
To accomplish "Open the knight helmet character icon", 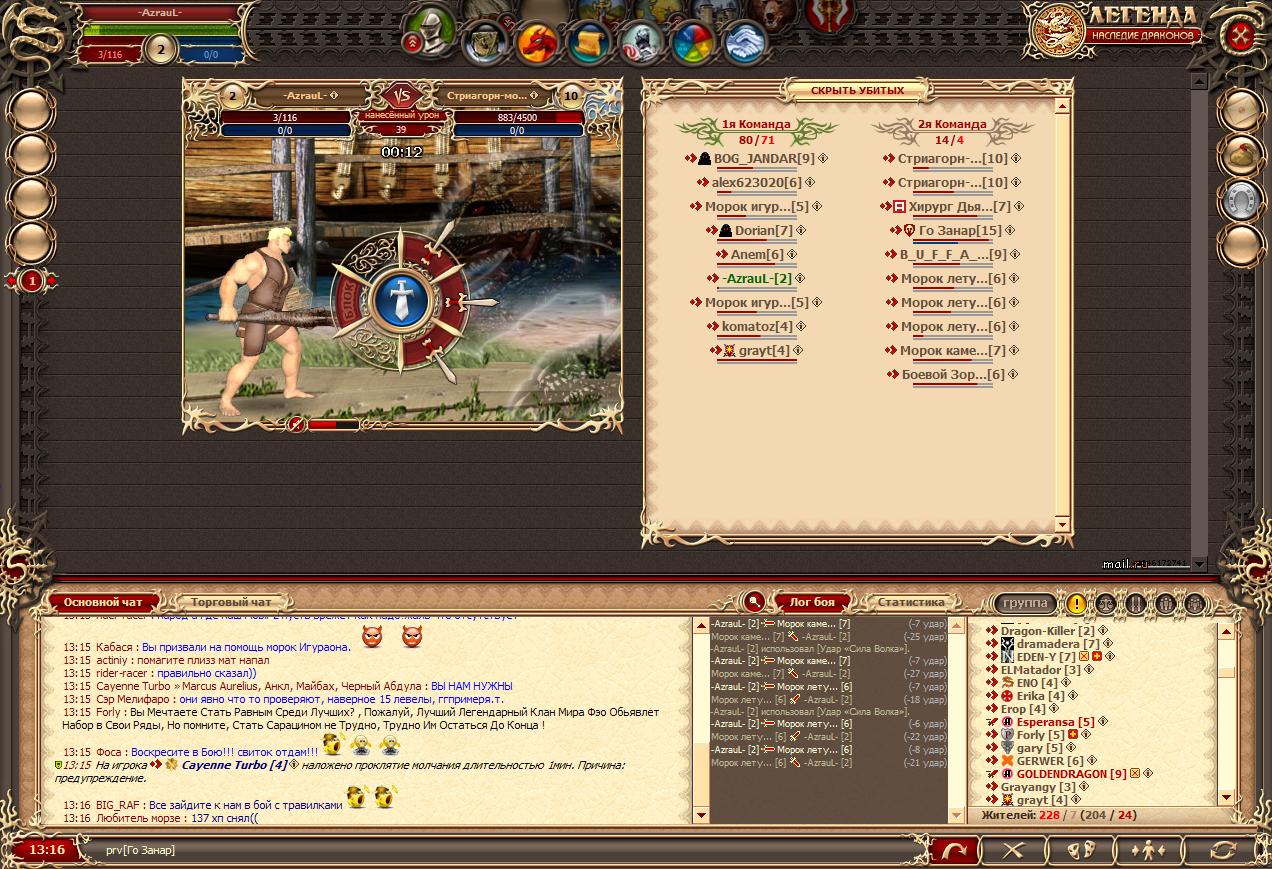I will [x=432, y=28].
